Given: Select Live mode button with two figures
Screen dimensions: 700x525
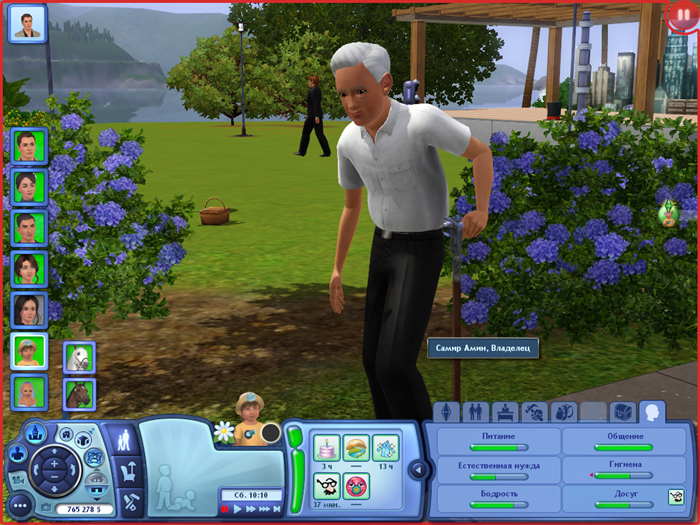Looking at the screenshot, I should tap(128, 438).
